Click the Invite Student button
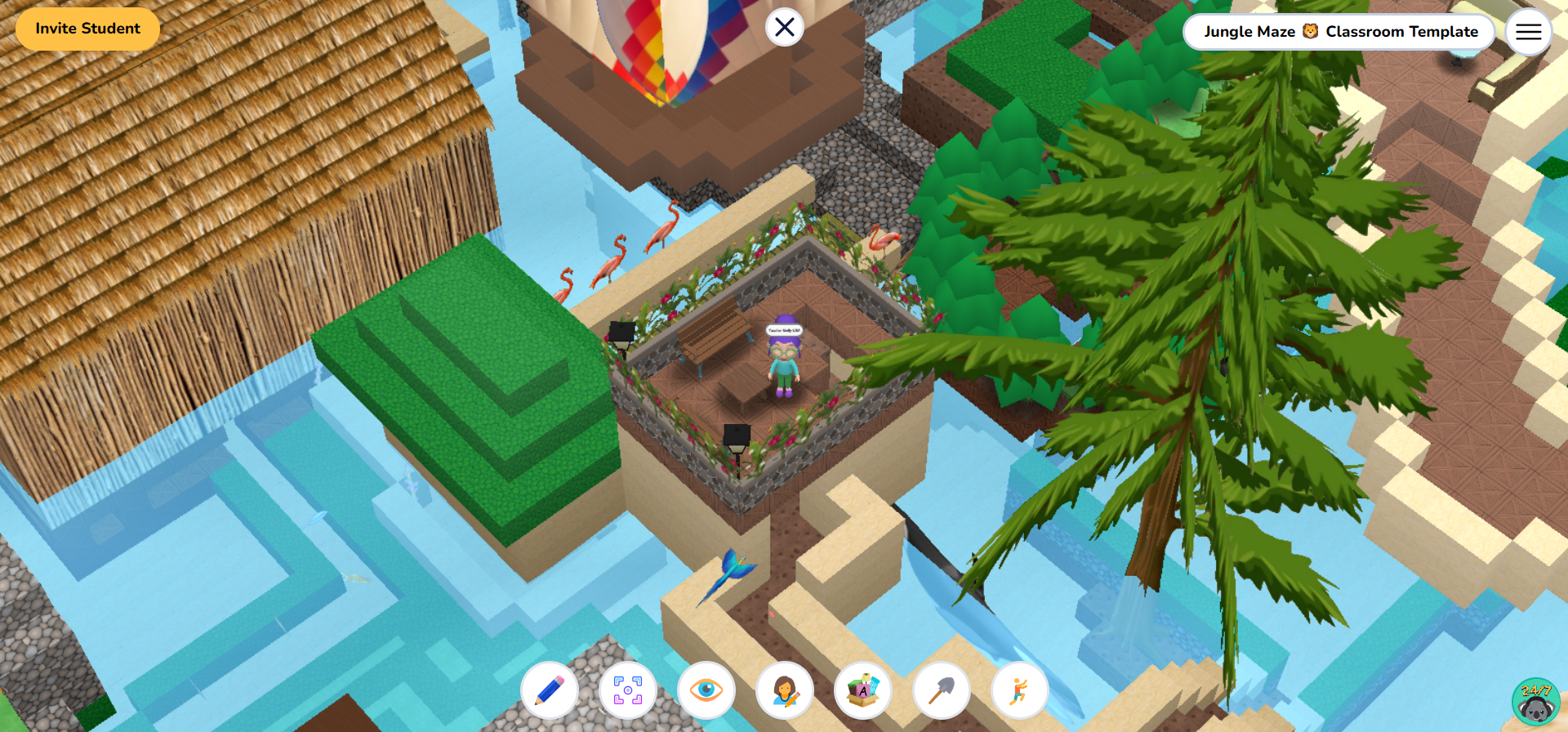Image resolution: width=1568 pixels, height=732 pixels. tap(87, 28)
